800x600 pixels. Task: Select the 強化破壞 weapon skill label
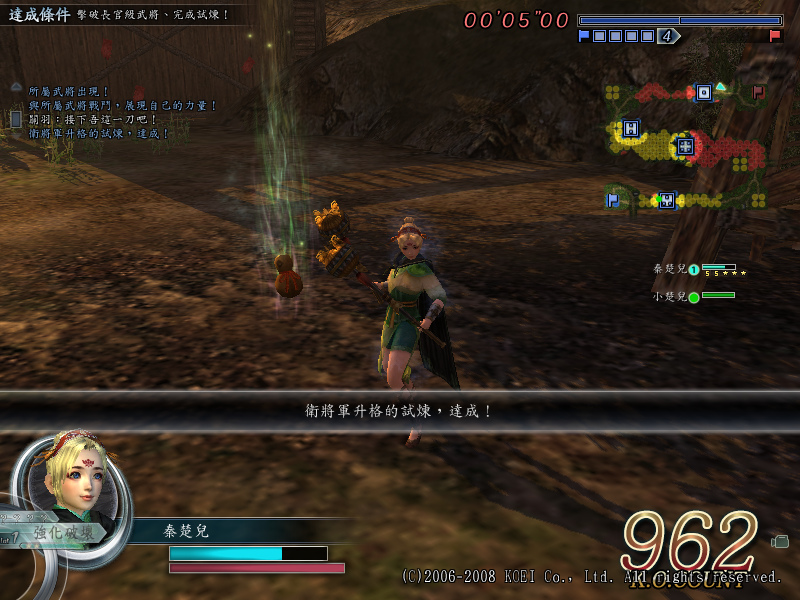[66, 533]
